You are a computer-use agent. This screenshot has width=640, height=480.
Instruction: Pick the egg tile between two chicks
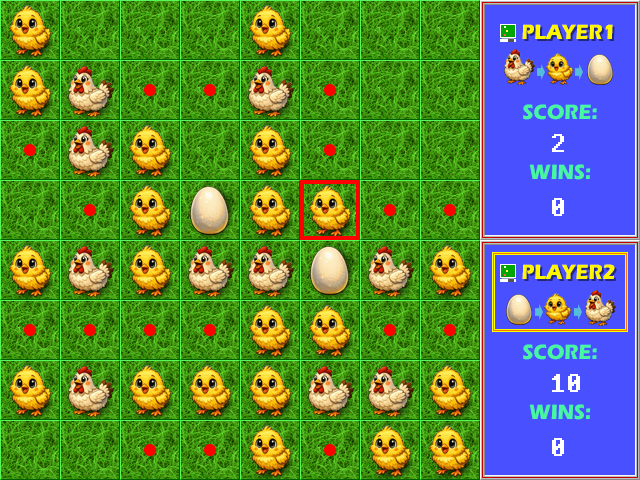coord(209,210)
